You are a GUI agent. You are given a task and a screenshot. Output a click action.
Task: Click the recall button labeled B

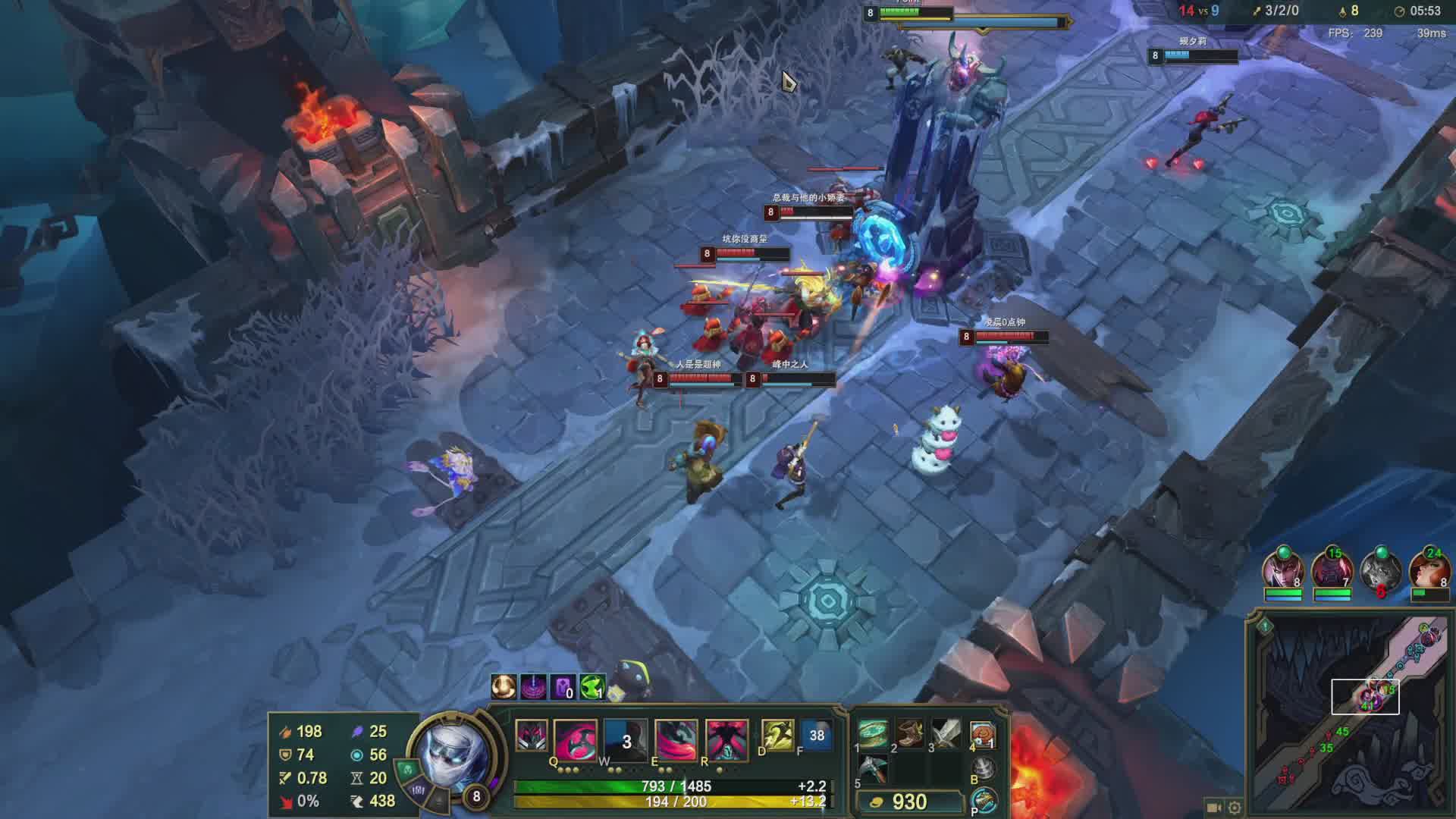[984, 769]
